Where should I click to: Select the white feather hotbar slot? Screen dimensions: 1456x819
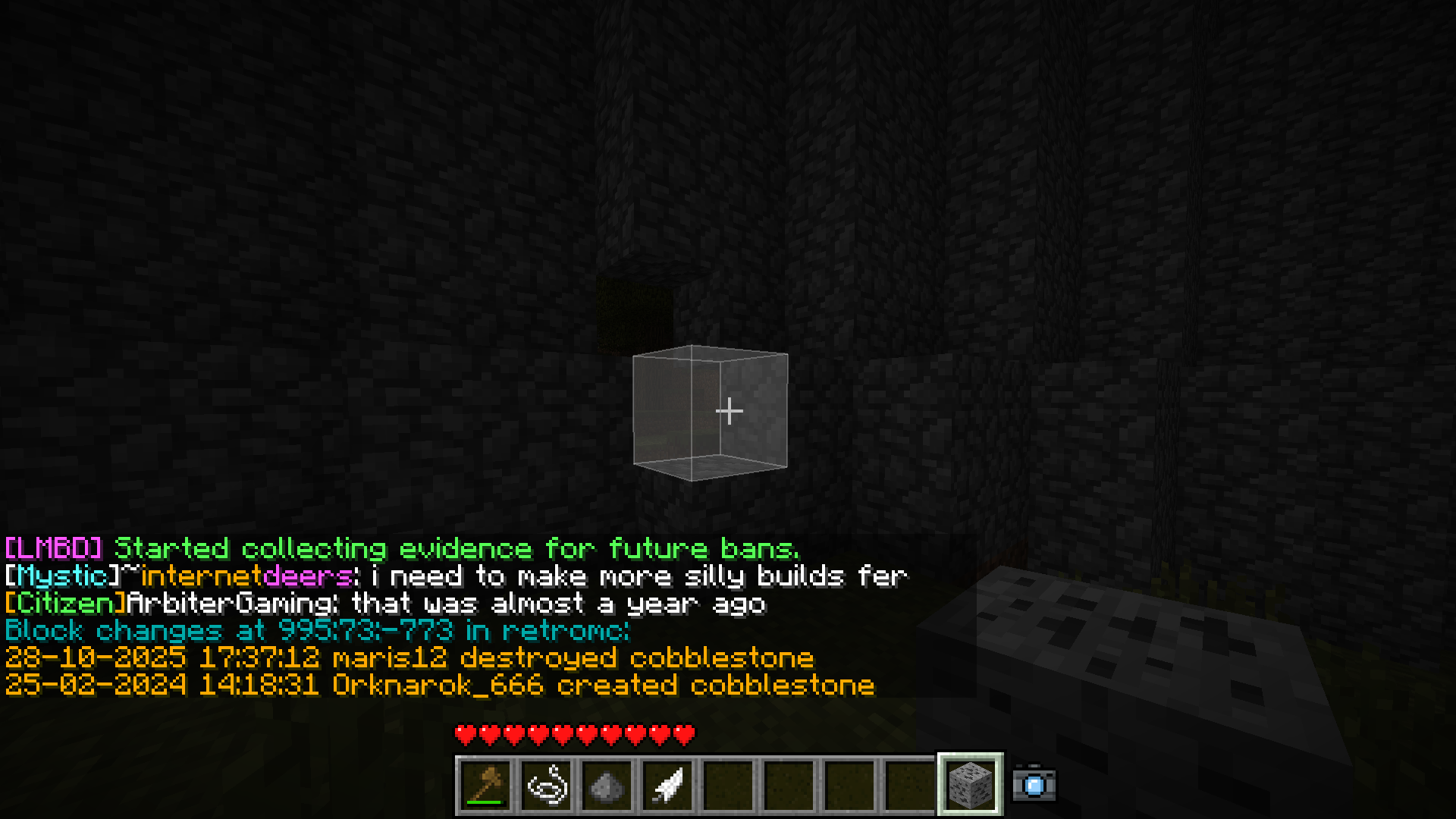click(x=668, y=786)
